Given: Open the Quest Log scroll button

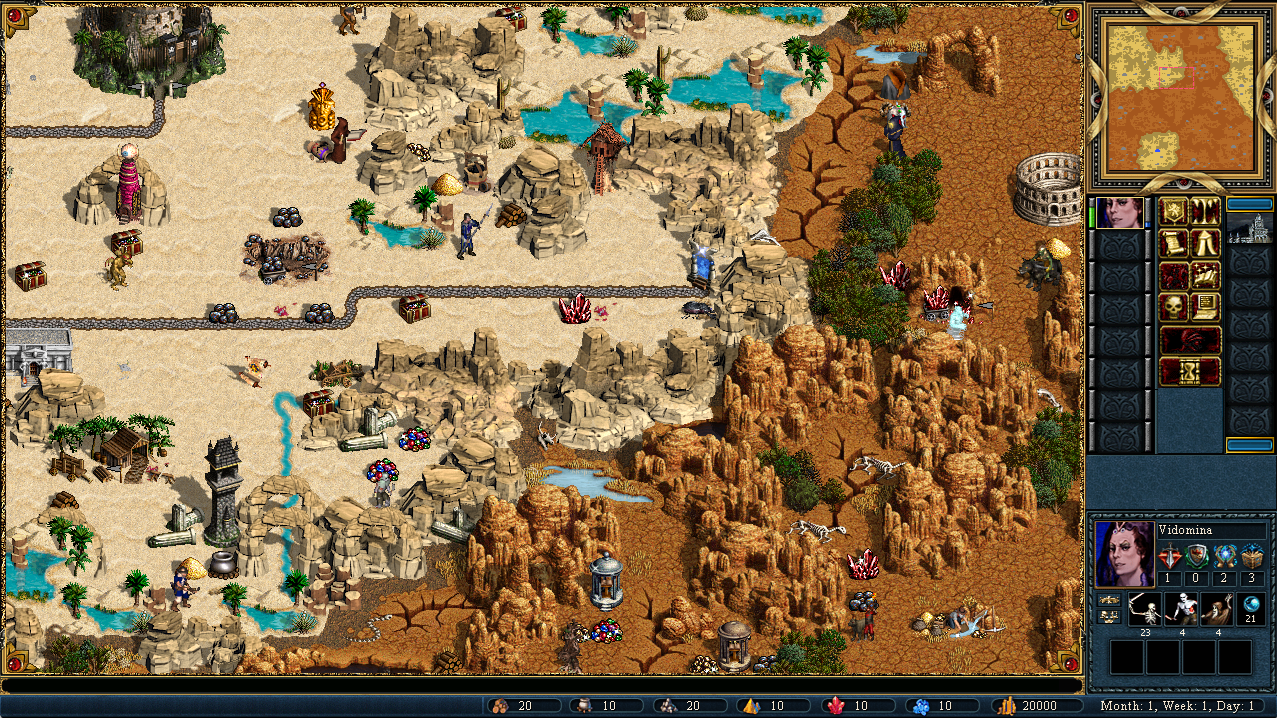Looking at the screenshot, I should coord(1174,243).
